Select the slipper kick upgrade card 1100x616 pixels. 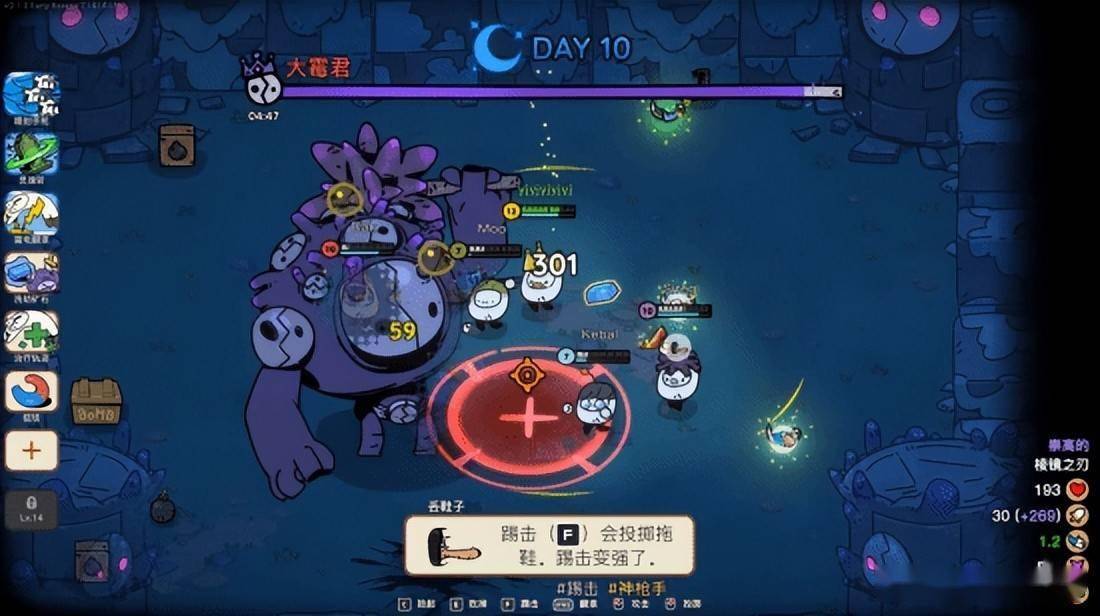click(x=549, y=545)
